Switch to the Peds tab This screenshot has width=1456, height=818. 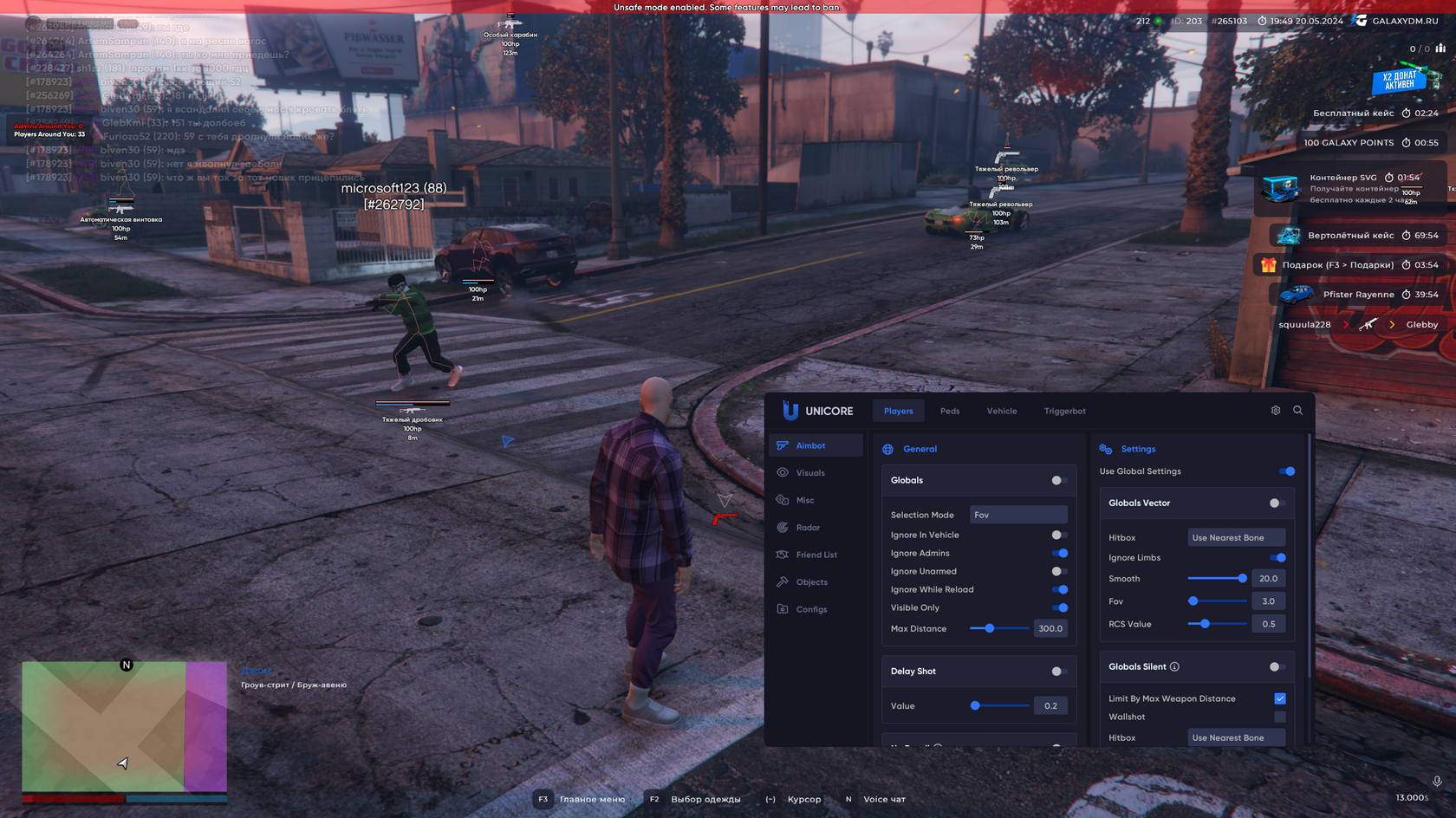[x=950, y=411]
